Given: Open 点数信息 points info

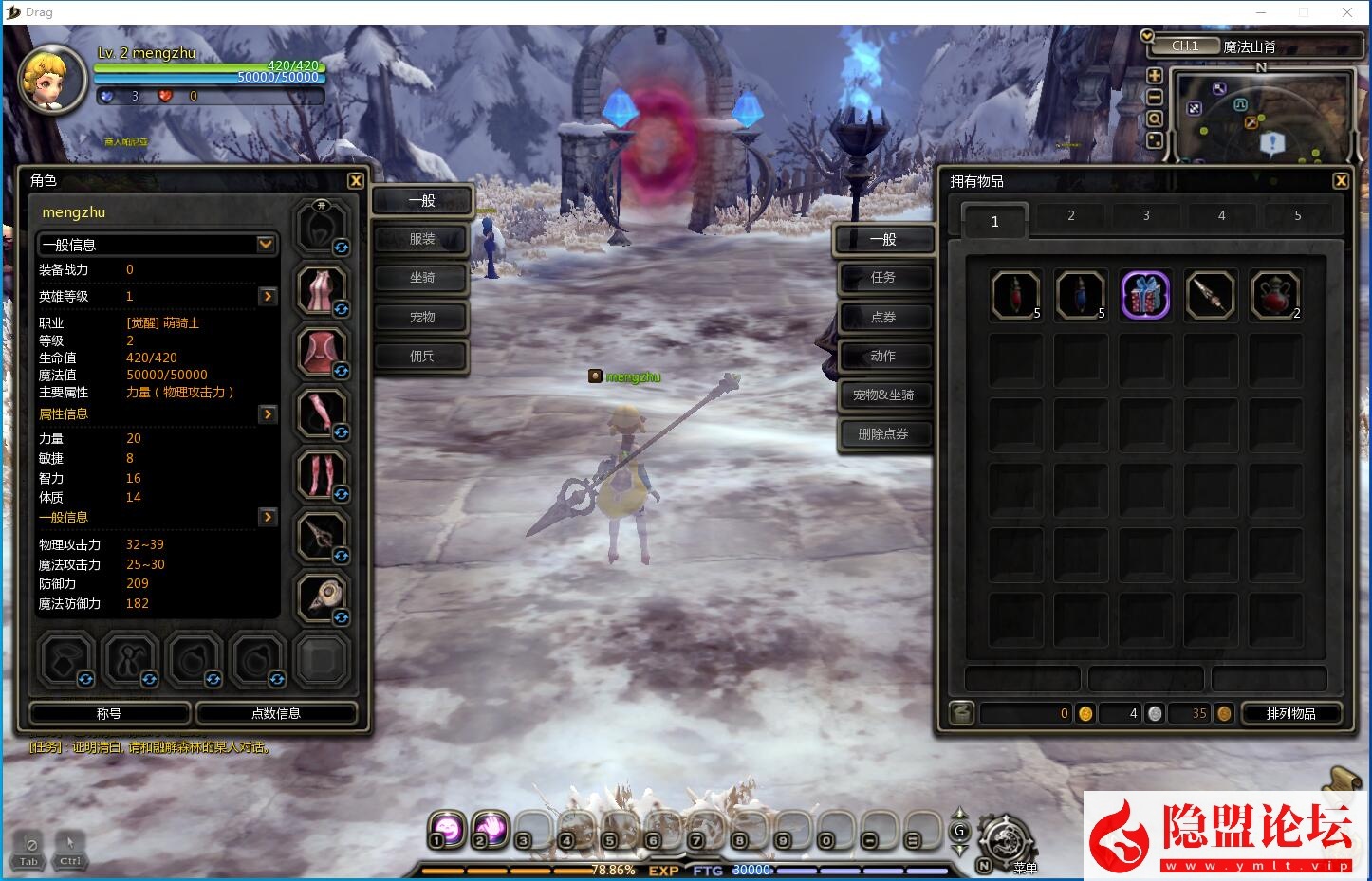Looking at the screenshot, I should [276, 713].
